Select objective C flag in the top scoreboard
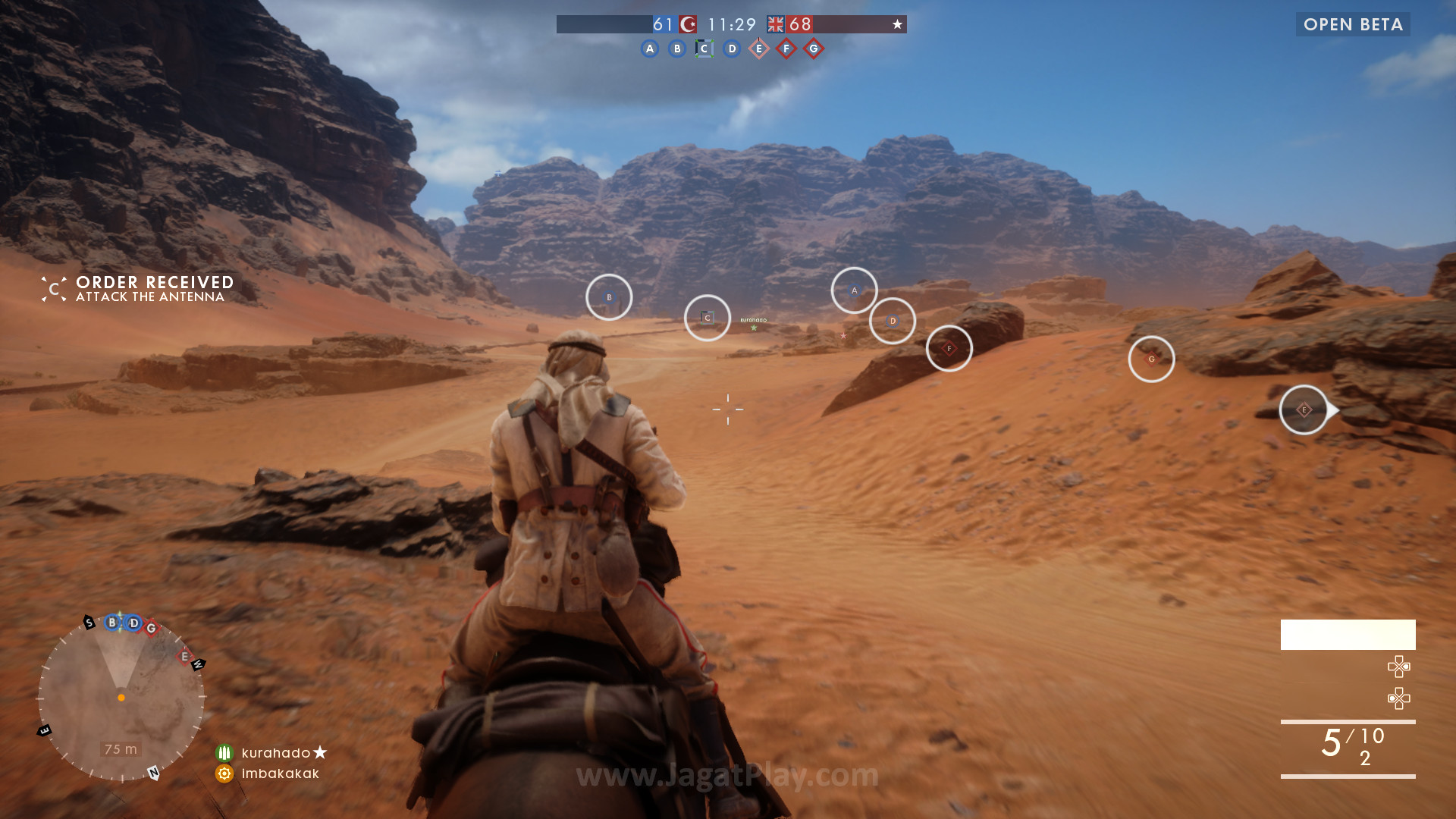Screen dimensions: 1456x819 click(704, 49)
